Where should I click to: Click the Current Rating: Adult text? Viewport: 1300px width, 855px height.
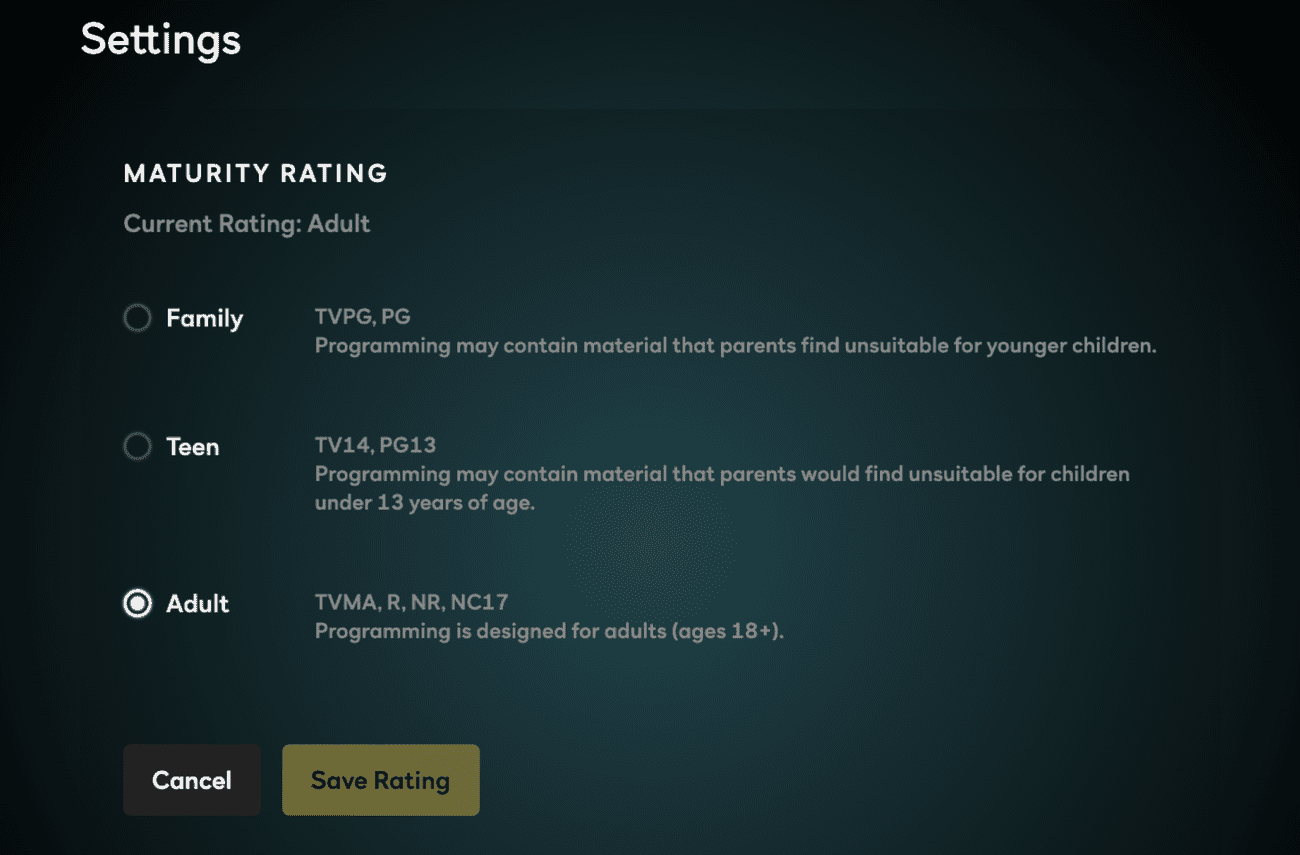tap(246, 224)
